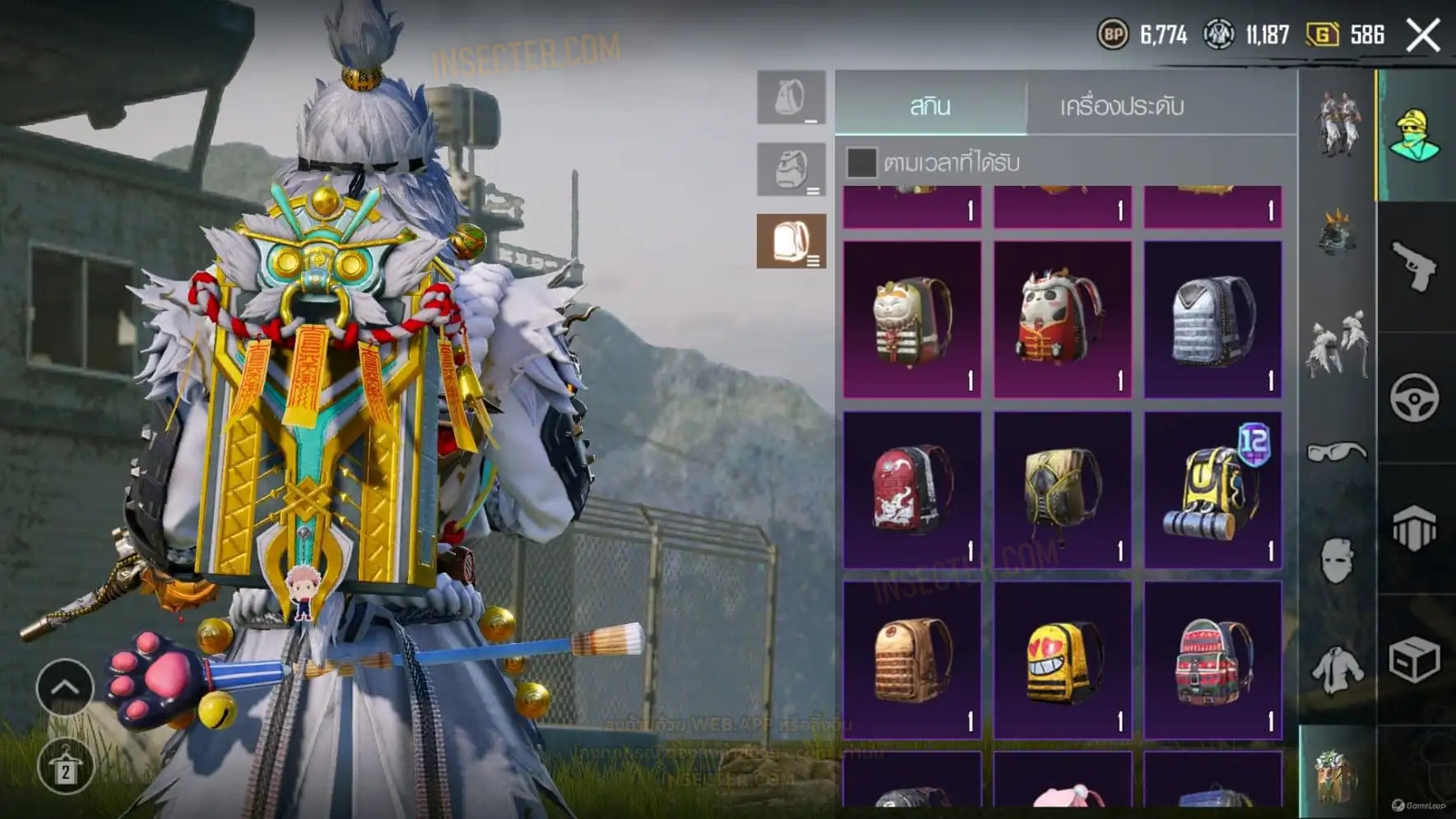Open the steering wheel vehicle category
Viewport: 1456px width, 819px height.
pos(1414,398)
